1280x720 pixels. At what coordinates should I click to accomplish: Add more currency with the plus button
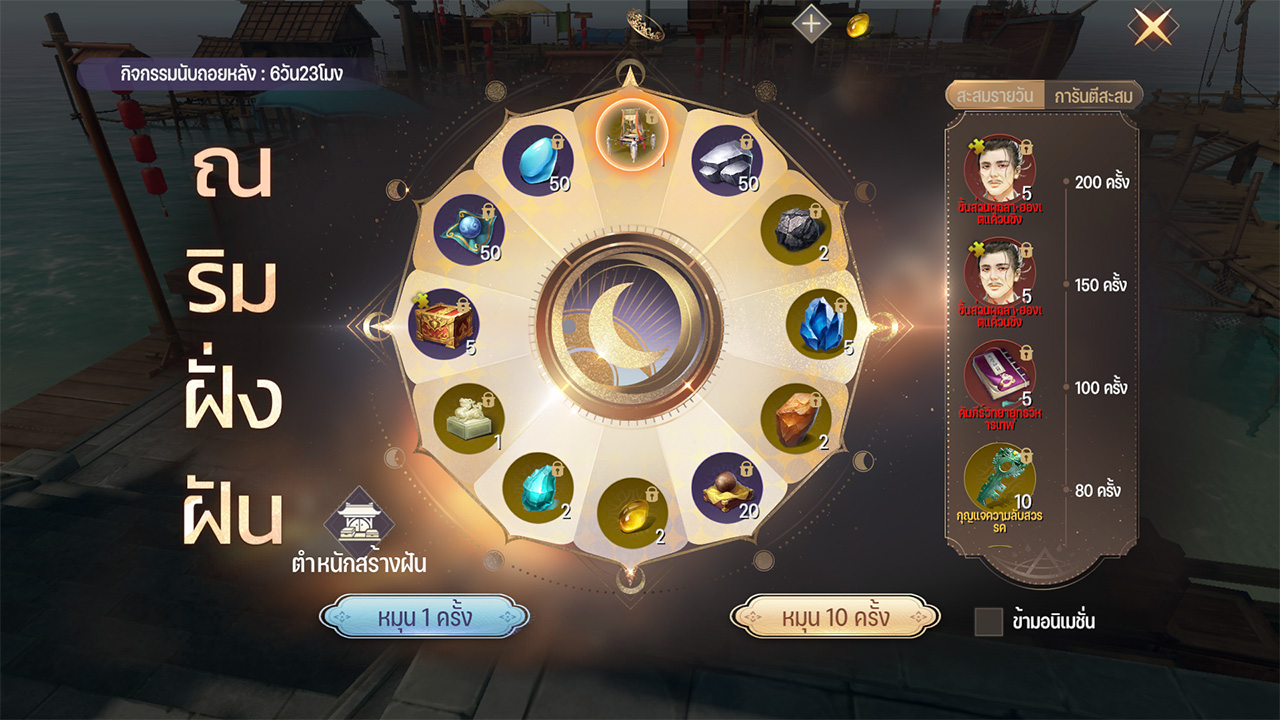(811, 24)
